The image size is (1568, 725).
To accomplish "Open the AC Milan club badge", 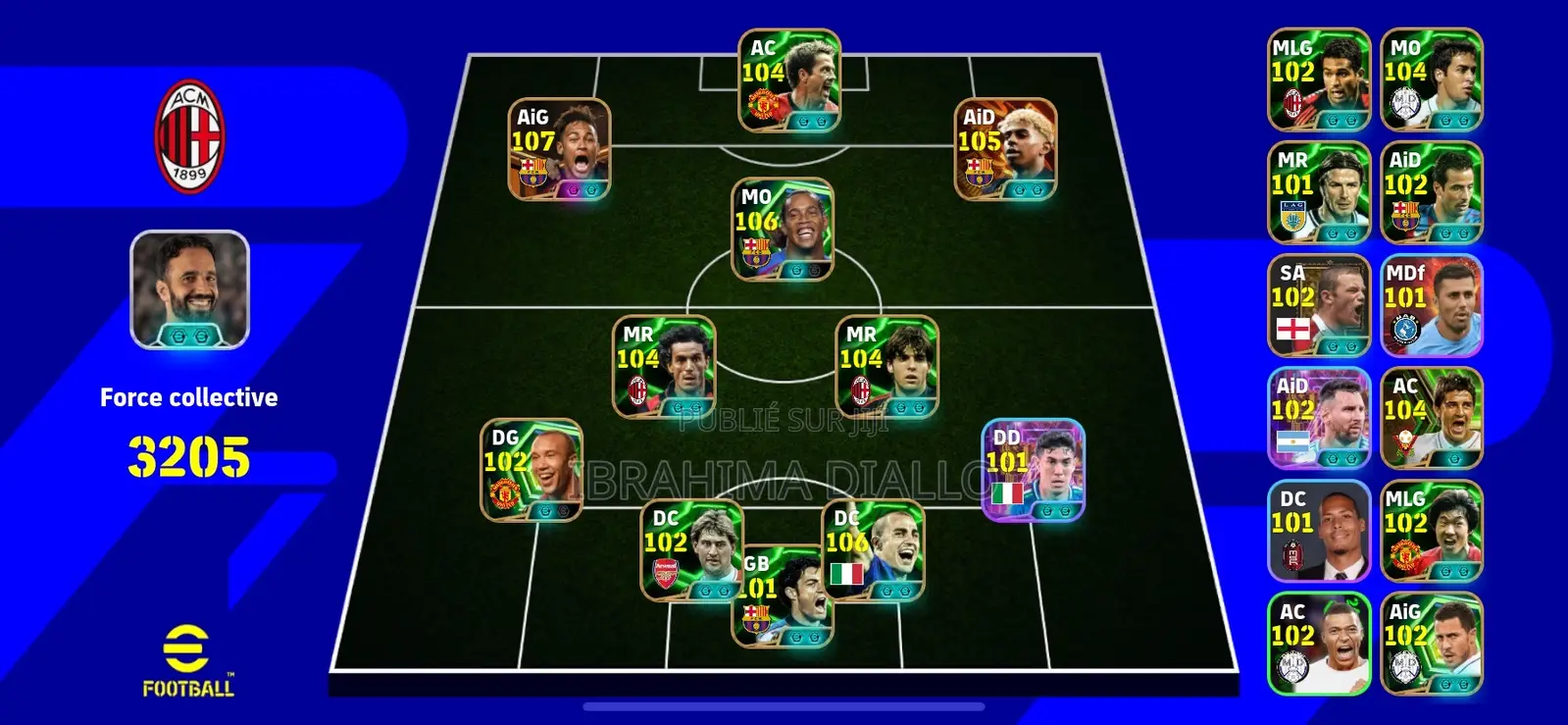I will [190, 130].
